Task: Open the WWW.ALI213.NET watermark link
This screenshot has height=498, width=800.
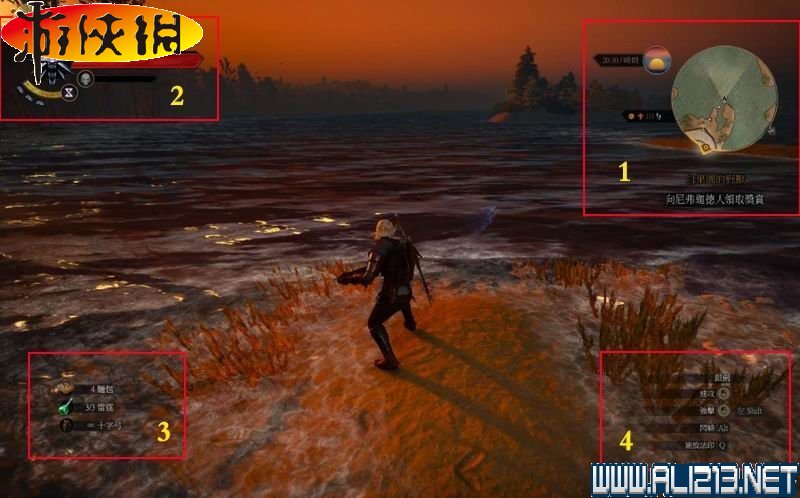Action: click(694, 480)
